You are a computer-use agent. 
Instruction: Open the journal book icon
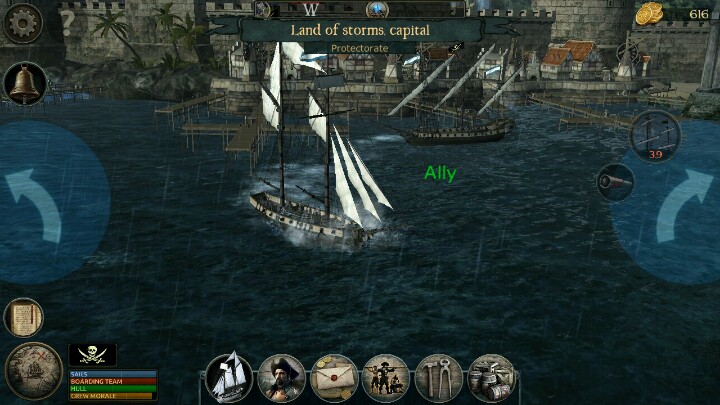[23, 318]
